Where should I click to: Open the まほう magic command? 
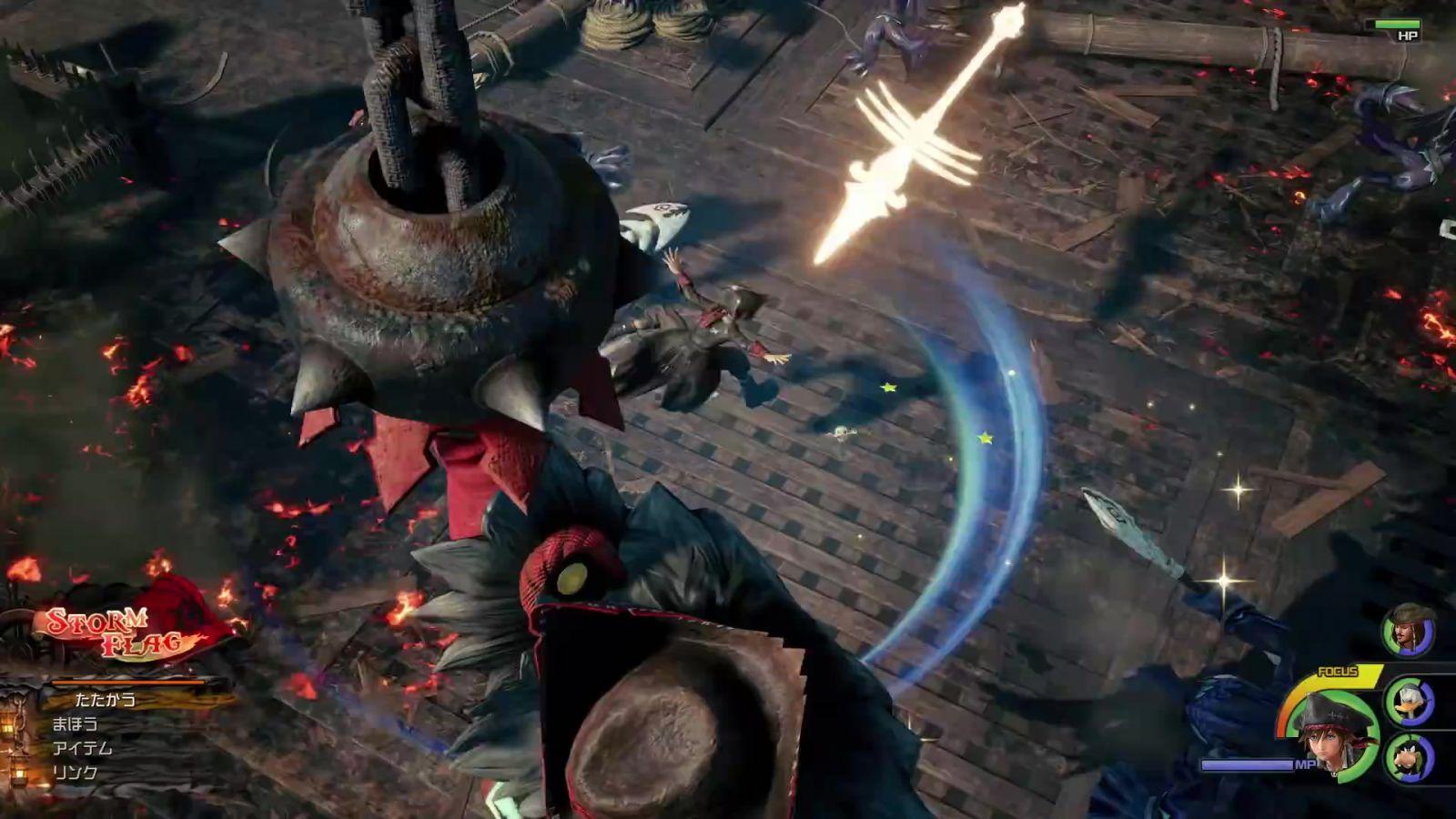(75, 724)
